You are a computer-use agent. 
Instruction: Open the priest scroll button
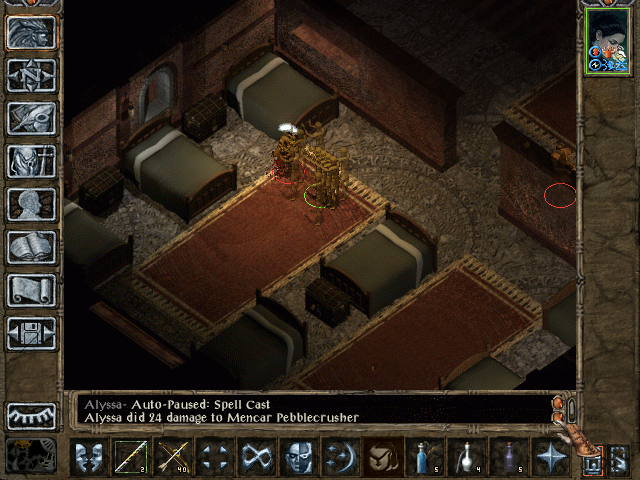[x=31, y=290]
